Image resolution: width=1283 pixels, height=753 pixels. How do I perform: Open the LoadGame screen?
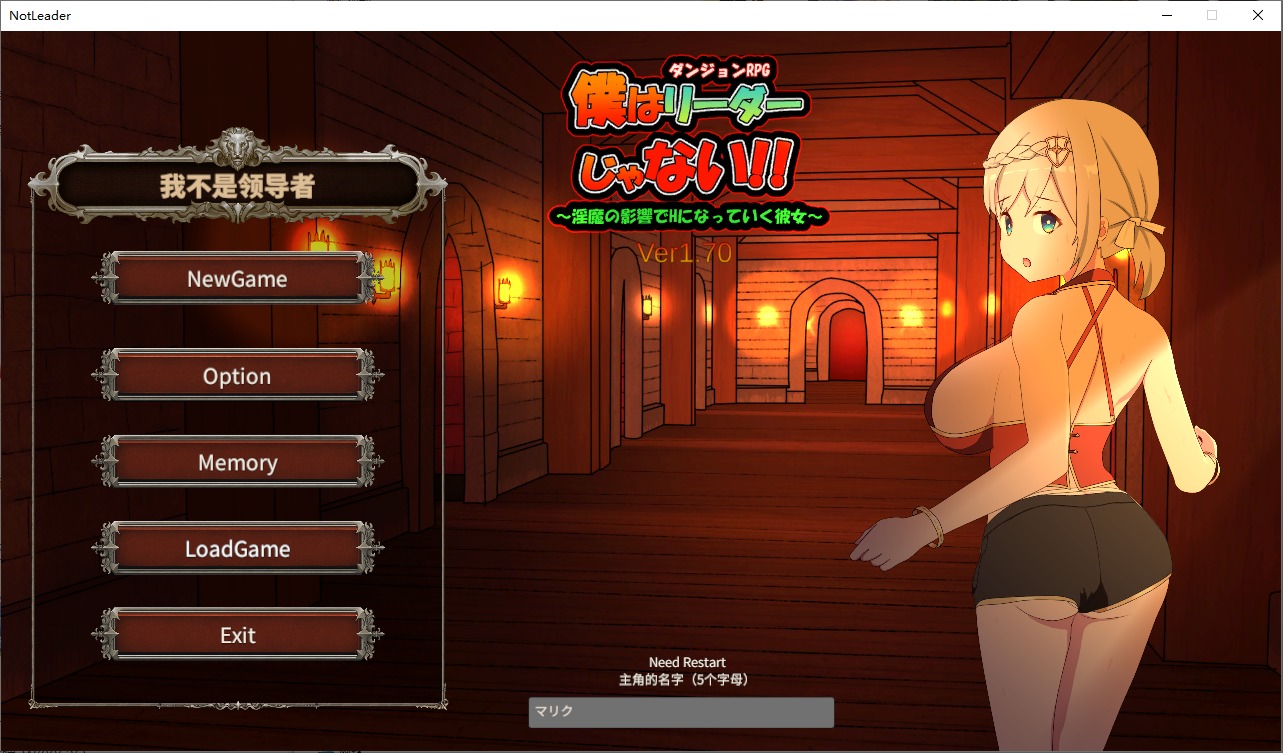[237, 549]
